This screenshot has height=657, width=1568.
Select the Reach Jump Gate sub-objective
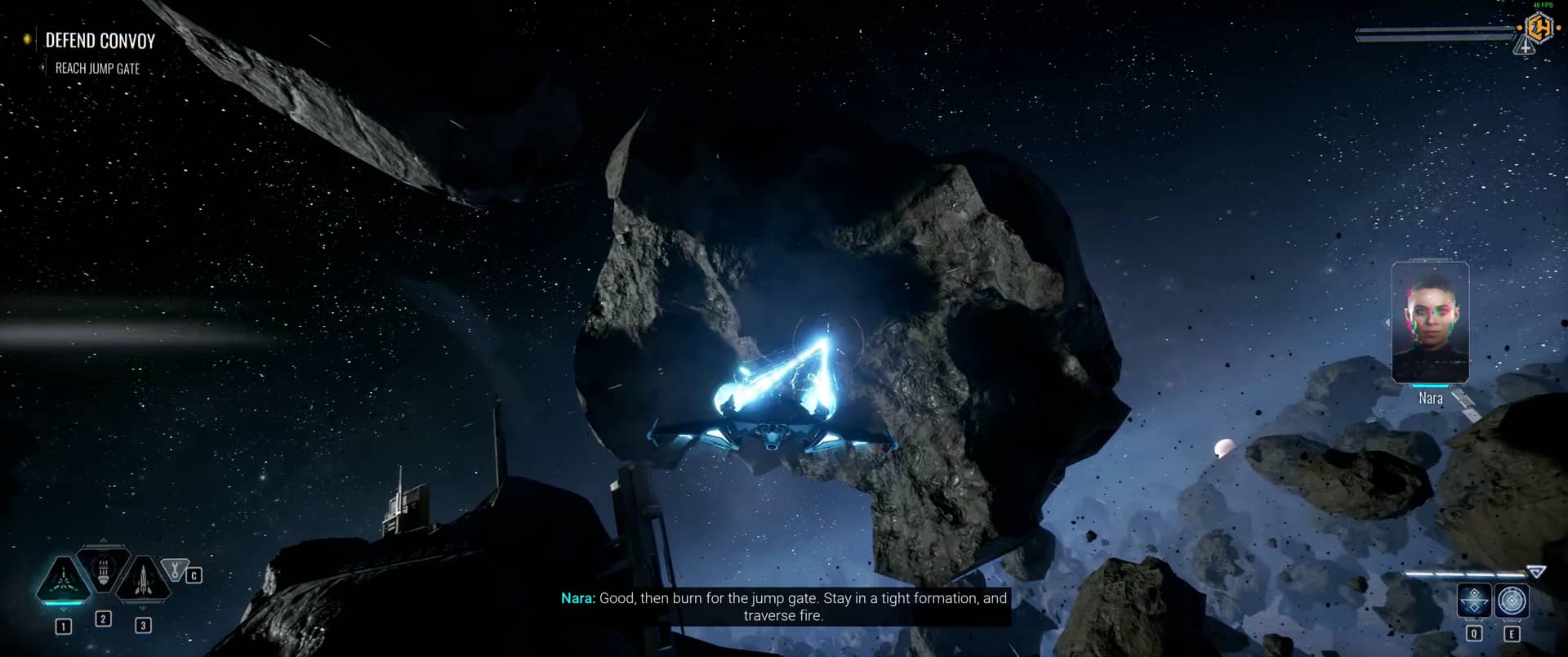(x=97, y=69)
